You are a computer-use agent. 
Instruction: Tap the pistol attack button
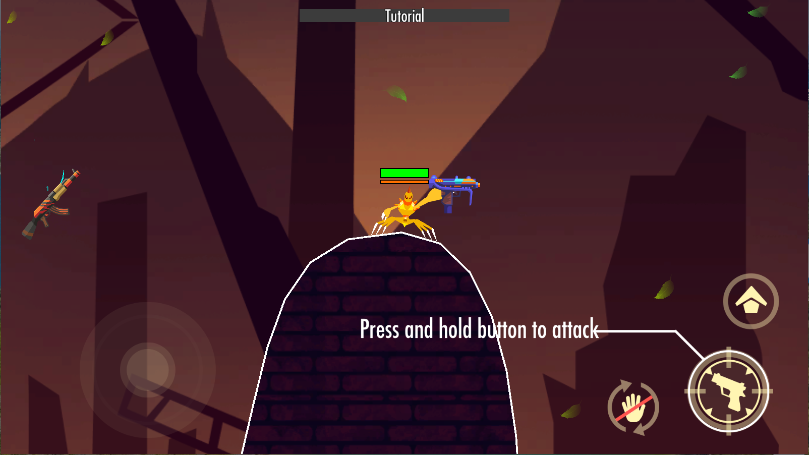tap(729, 391)
